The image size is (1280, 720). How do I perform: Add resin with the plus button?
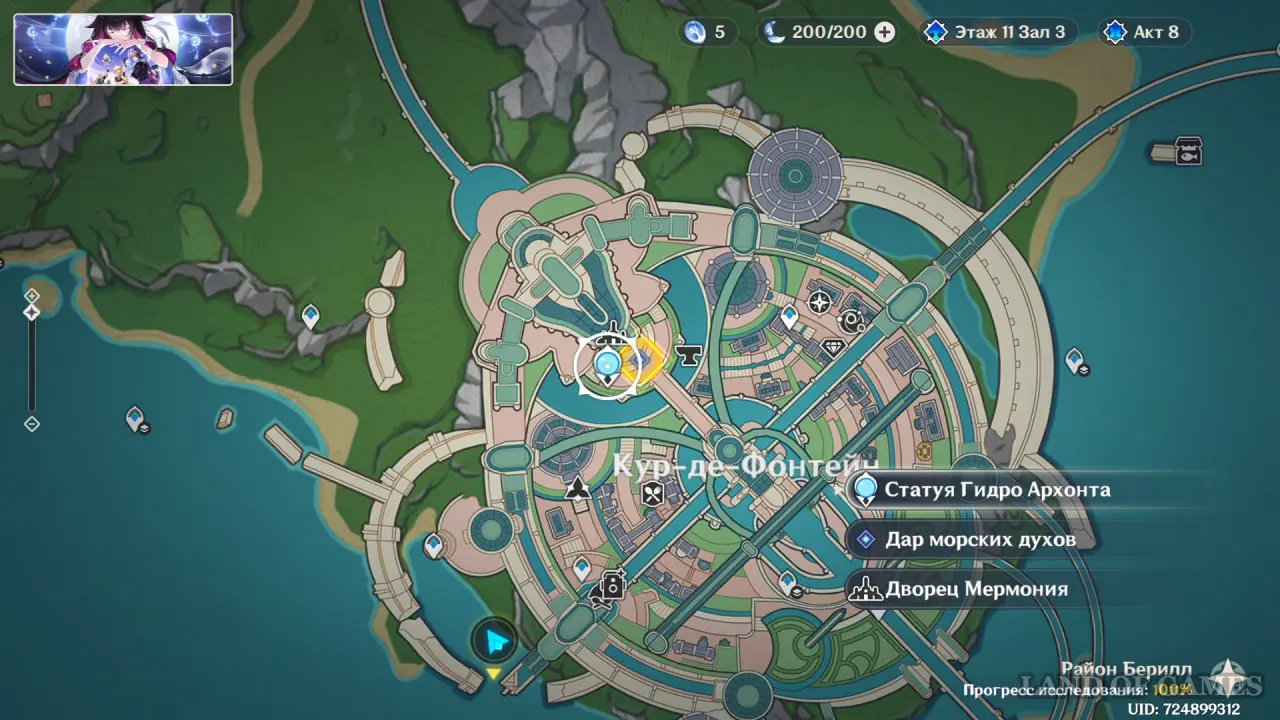pos(884,32)
